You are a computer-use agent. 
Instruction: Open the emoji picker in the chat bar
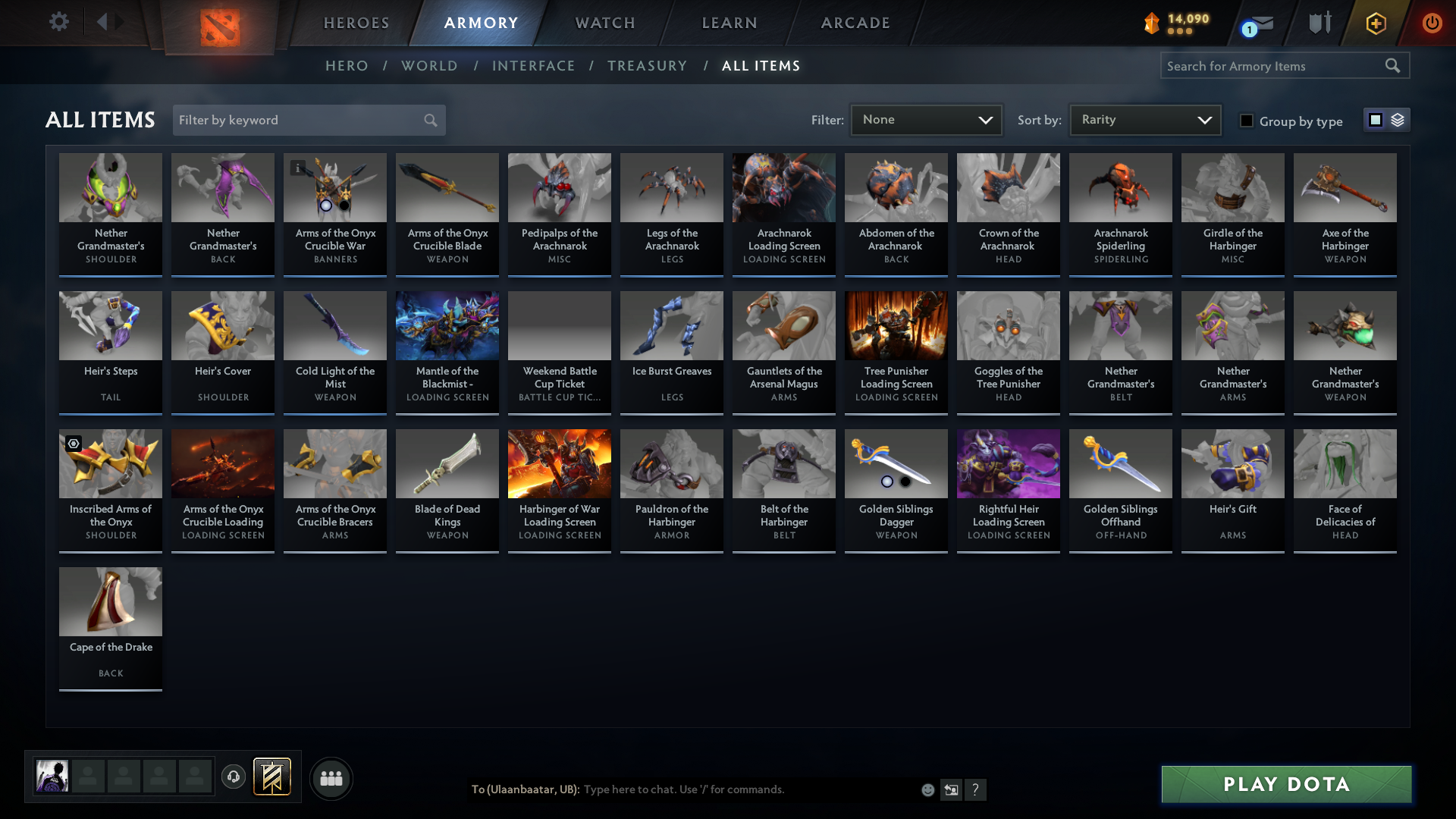click(927, 789)
